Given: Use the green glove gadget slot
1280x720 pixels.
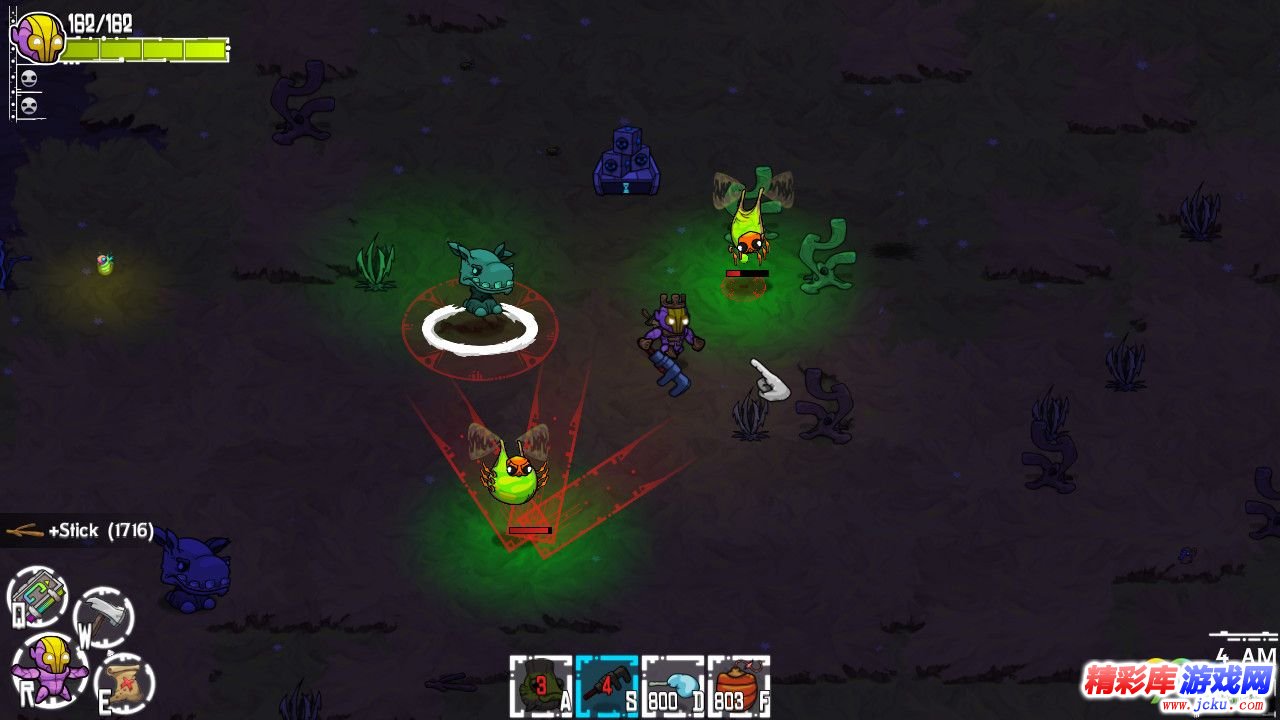Looking at the screenshot, I should pos(540,686).
